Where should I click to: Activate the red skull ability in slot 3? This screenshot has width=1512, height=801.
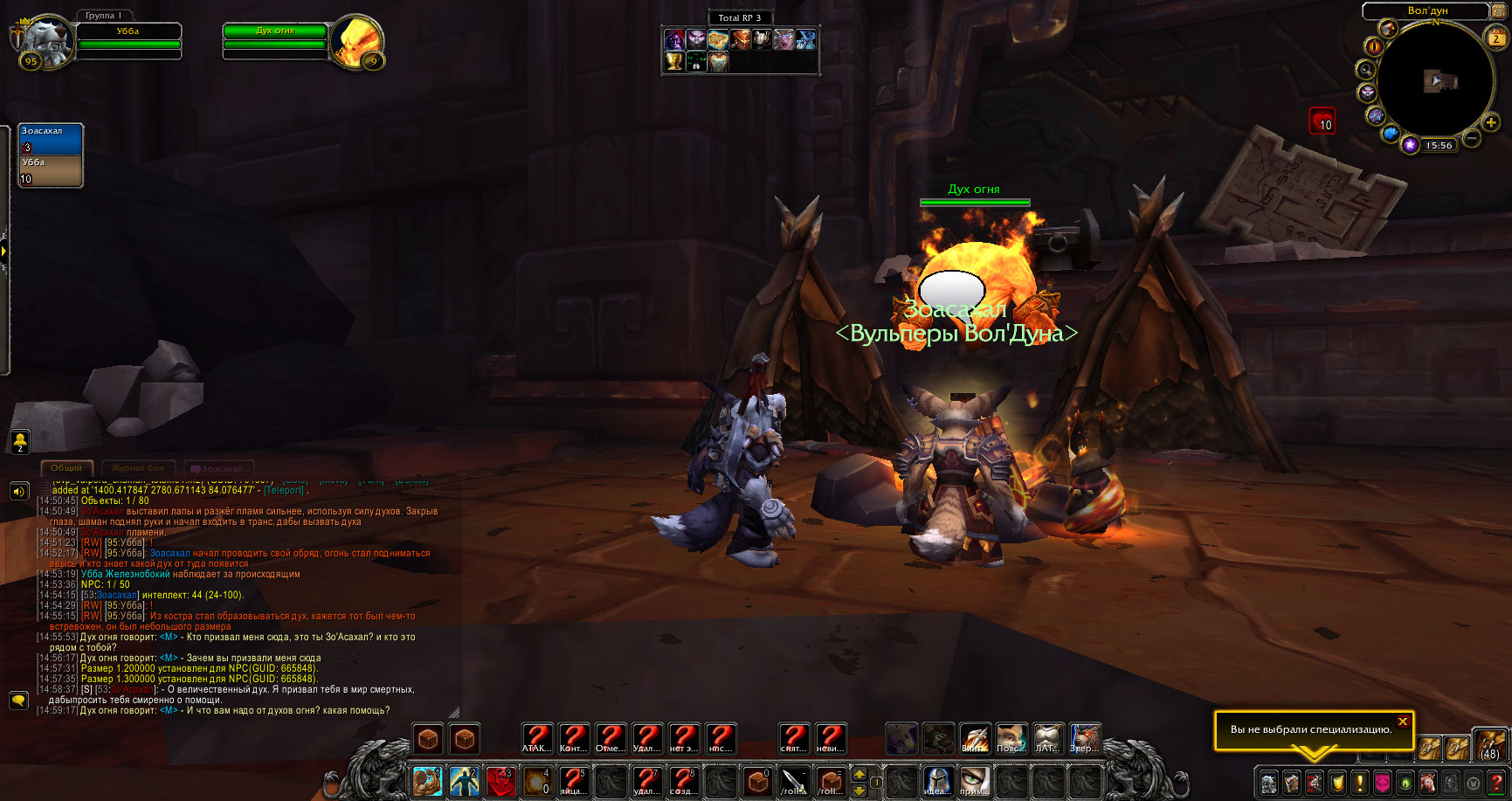pos(501,781)
